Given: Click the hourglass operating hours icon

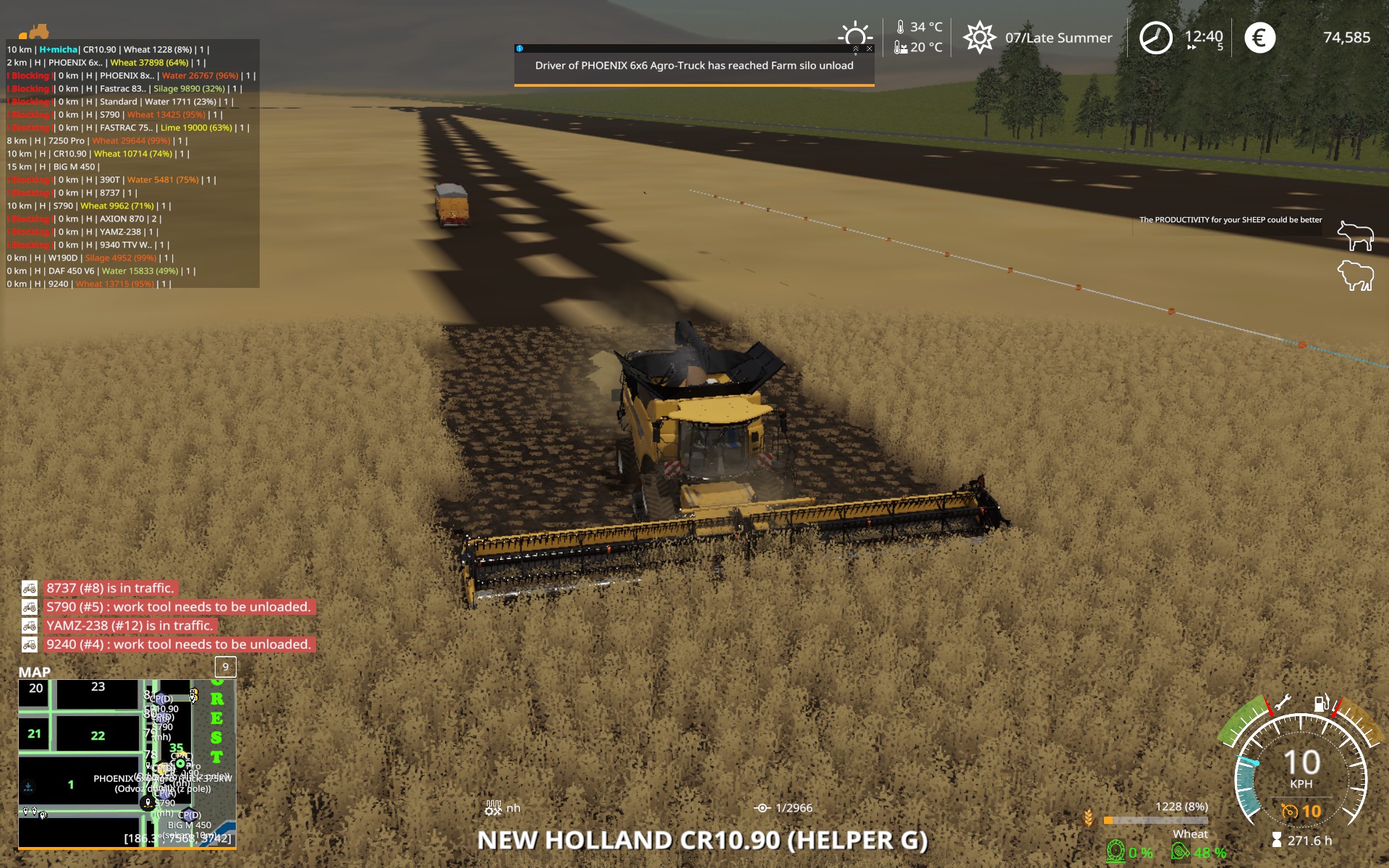Looking at the screenshot, I should click(1277, 840).
